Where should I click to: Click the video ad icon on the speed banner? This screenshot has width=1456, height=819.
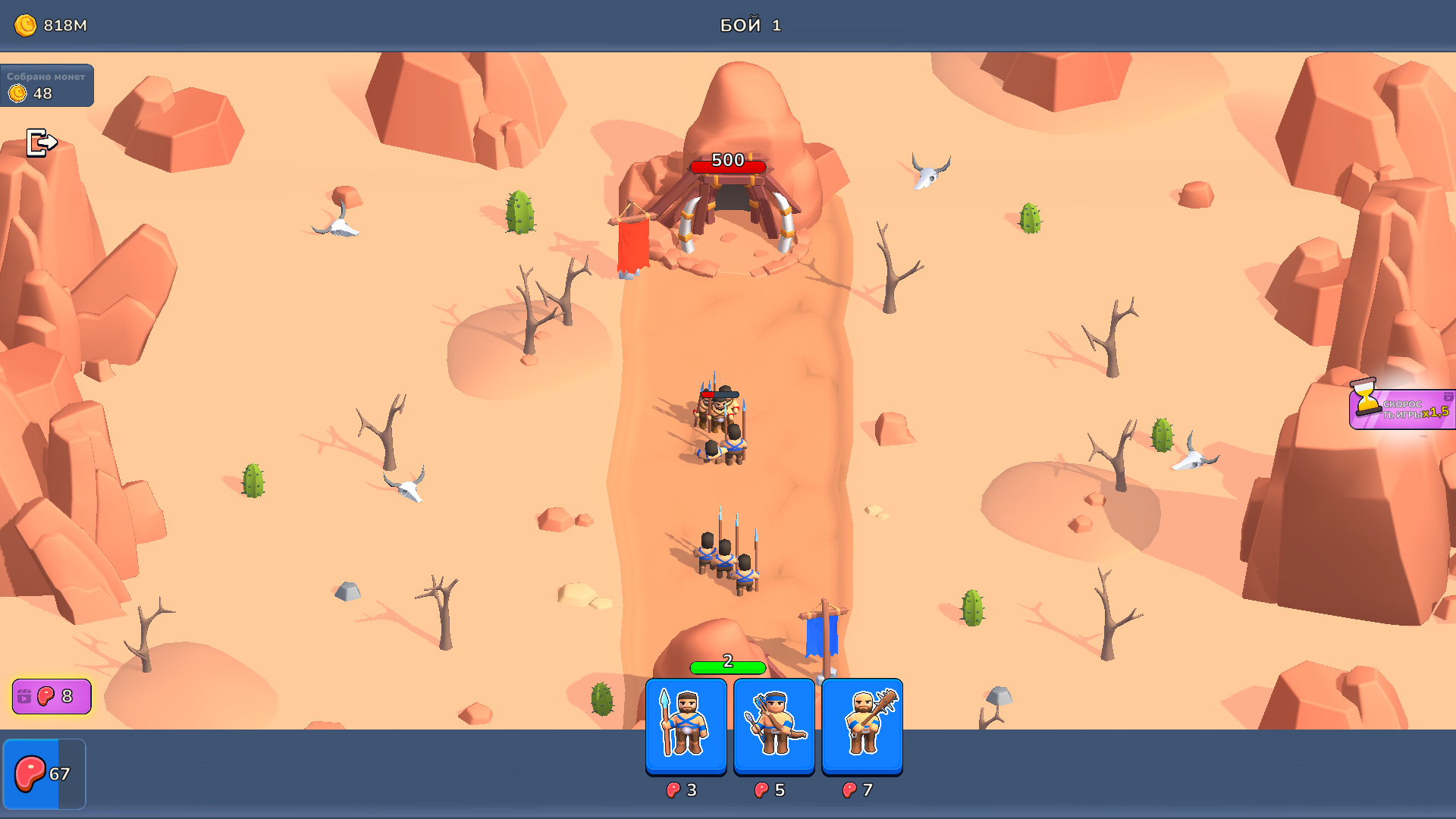point(1448,397)
